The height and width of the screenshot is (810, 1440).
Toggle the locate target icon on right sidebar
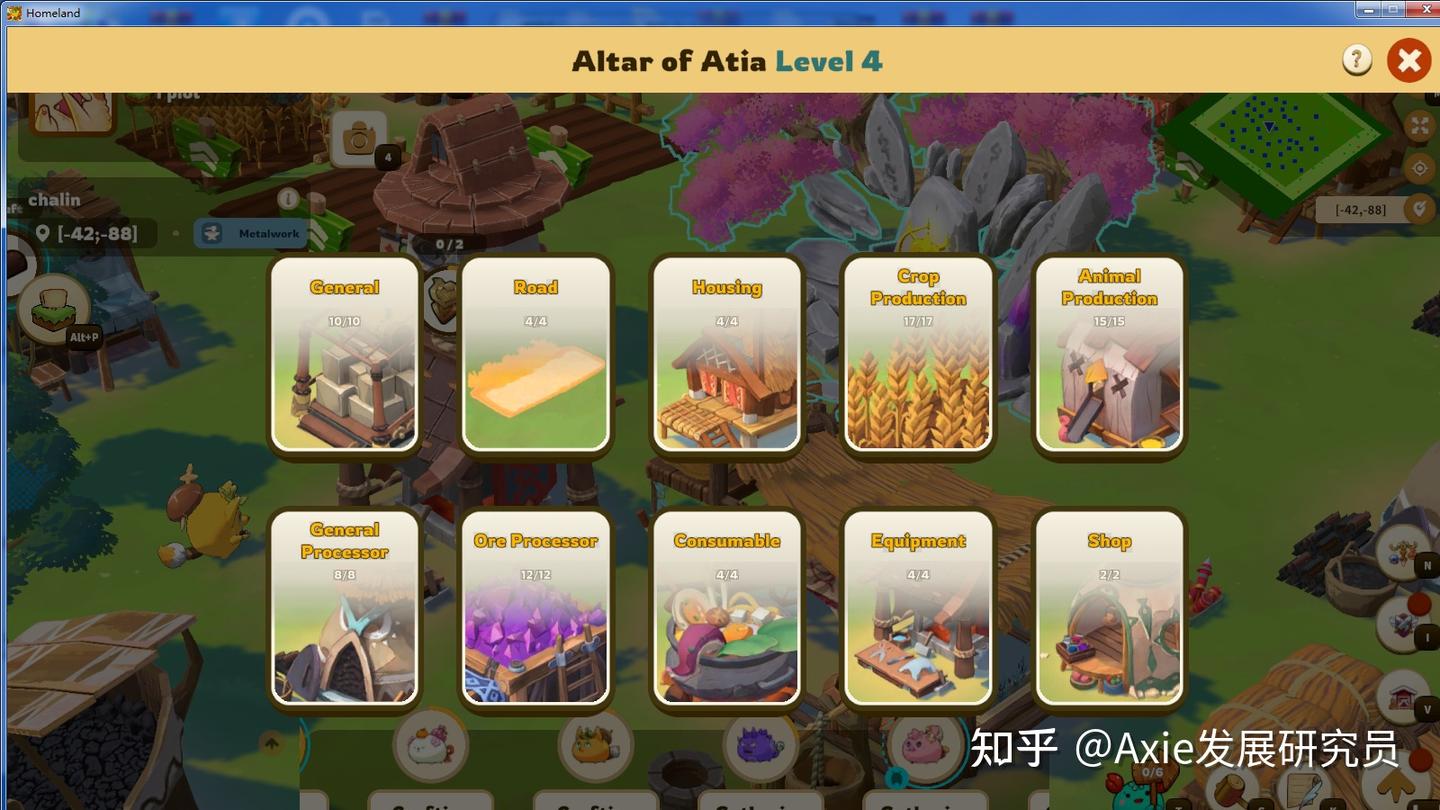1422,170
